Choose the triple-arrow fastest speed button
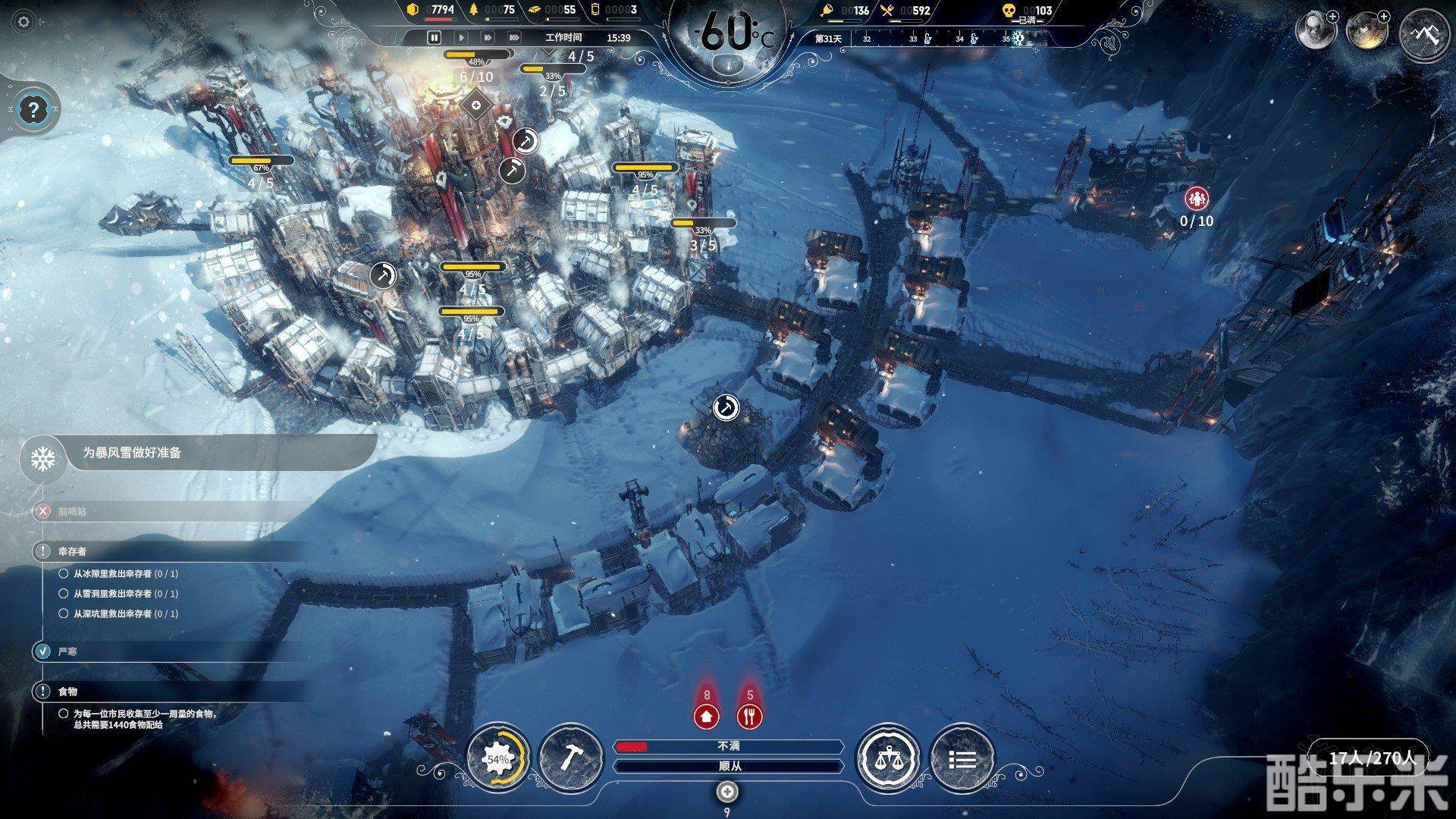 pyautogui.click(x=514, y=37)
